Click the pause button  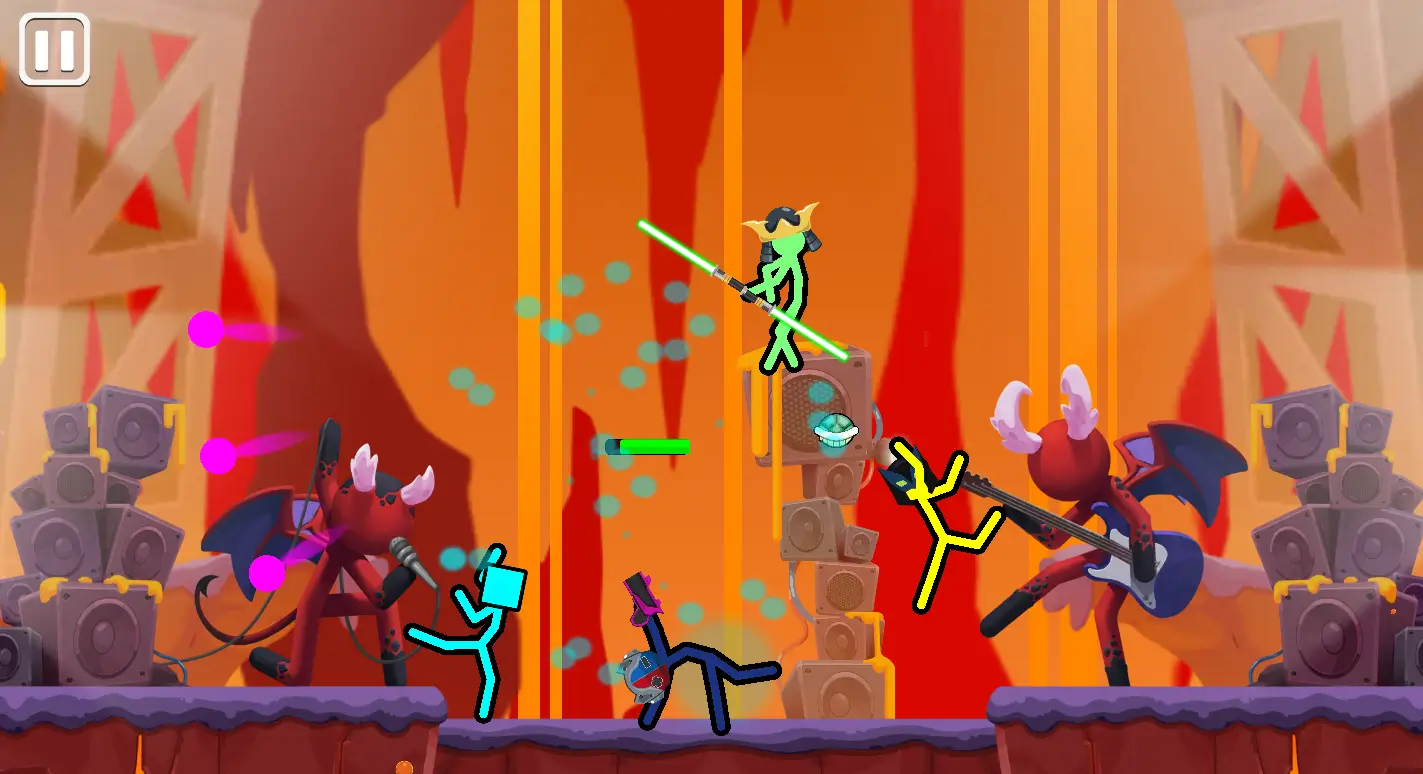[55, 47]
